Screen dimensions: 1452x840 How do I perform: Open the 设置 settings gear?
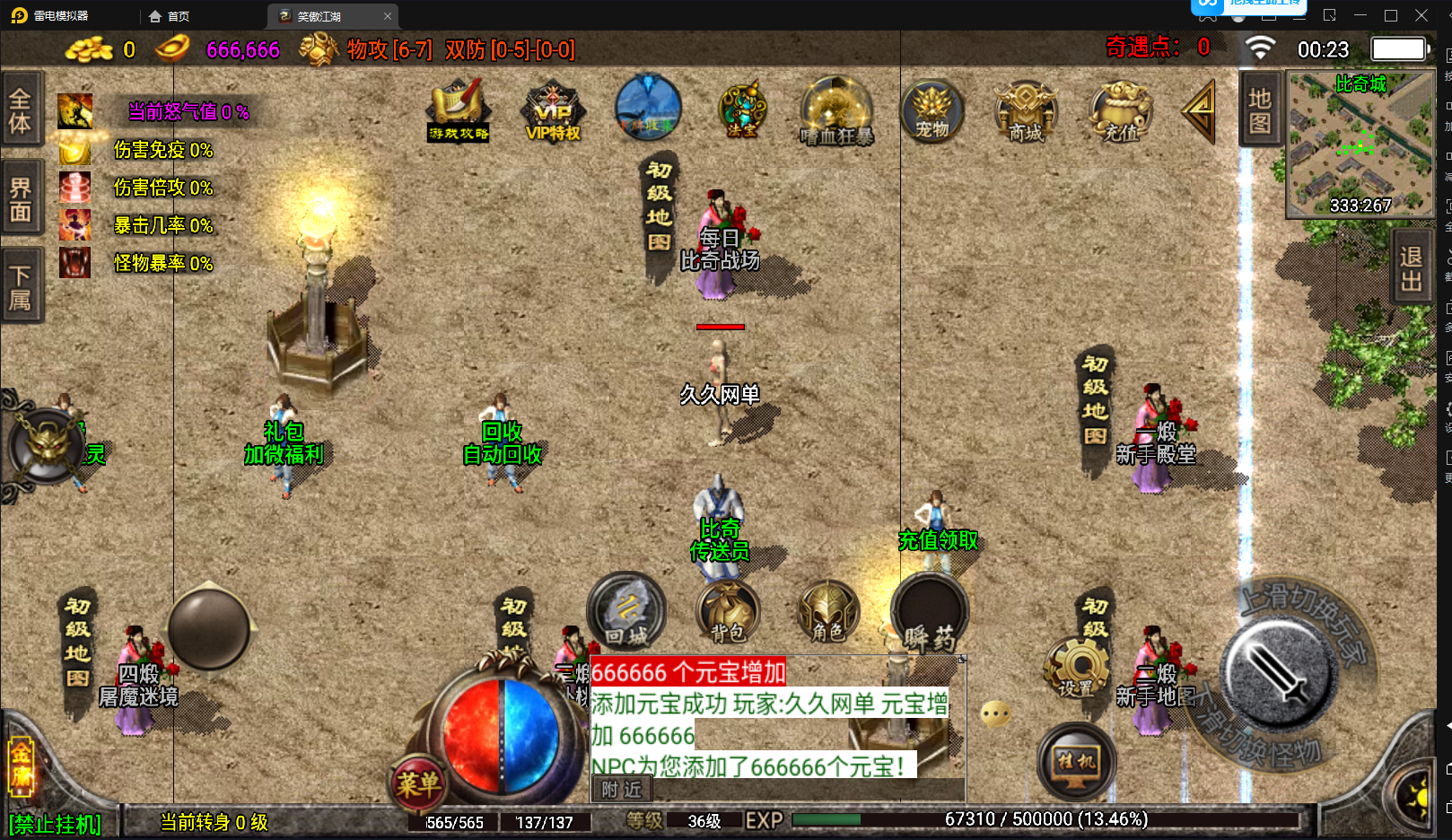coord(1077,669)
